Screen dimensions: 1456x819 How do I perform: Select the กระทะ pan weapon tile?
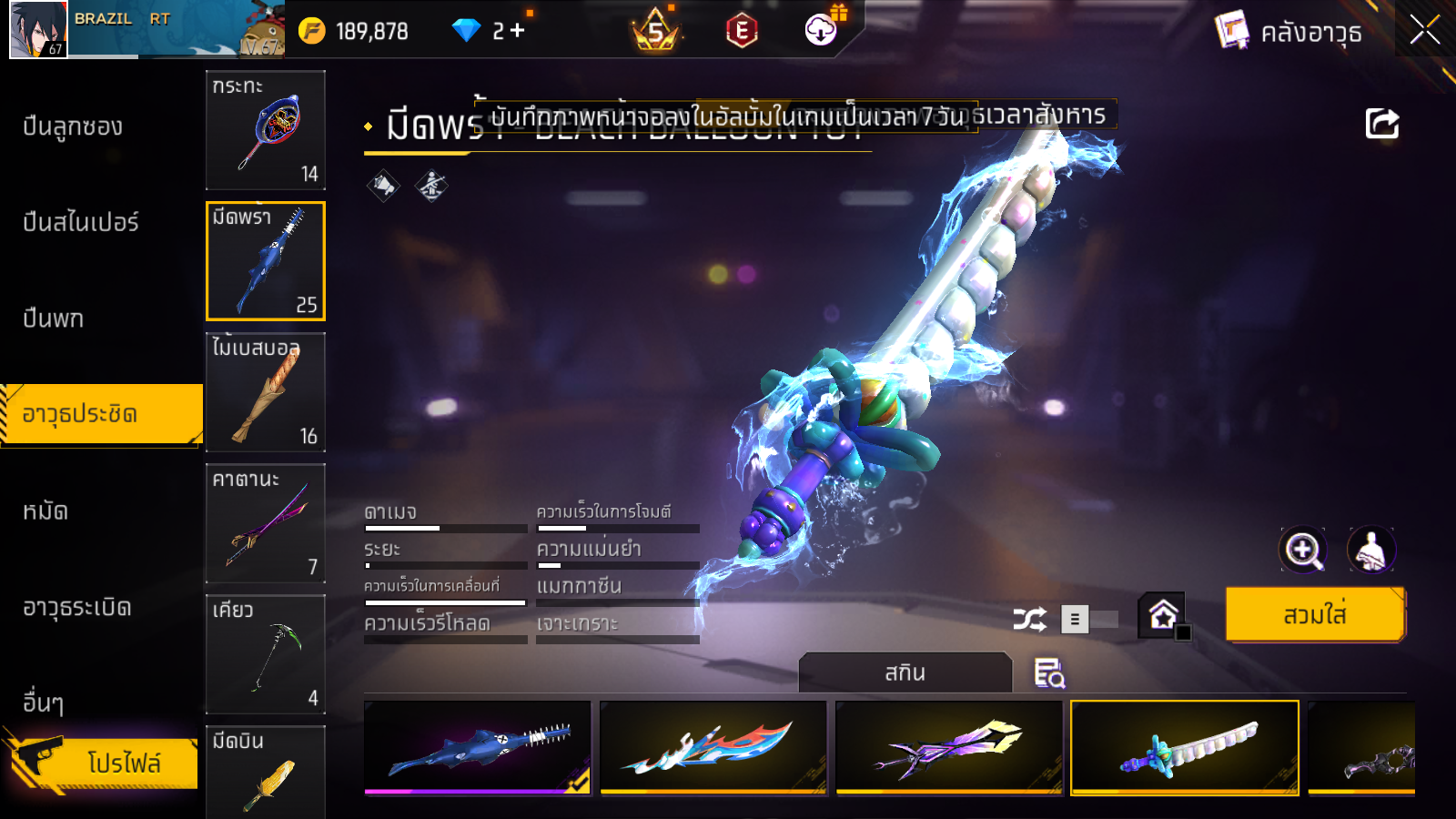click(266, 130)
